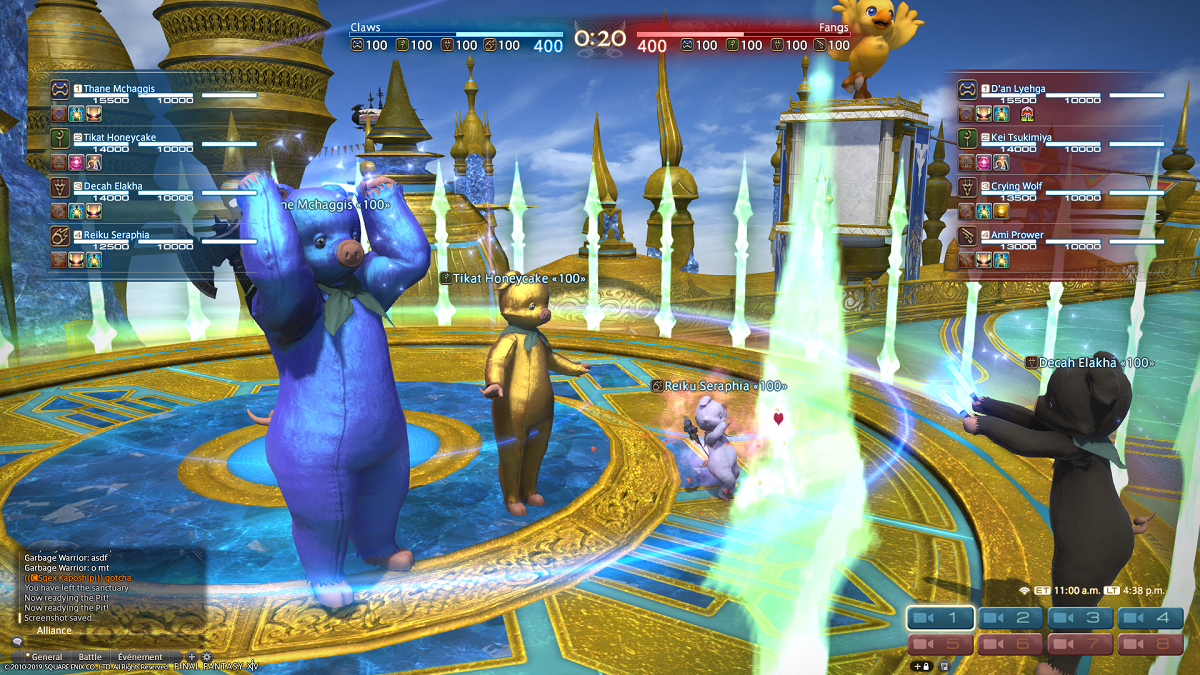
Task: Select Tikat Honeycake in the party list
Action: point(119,137)
